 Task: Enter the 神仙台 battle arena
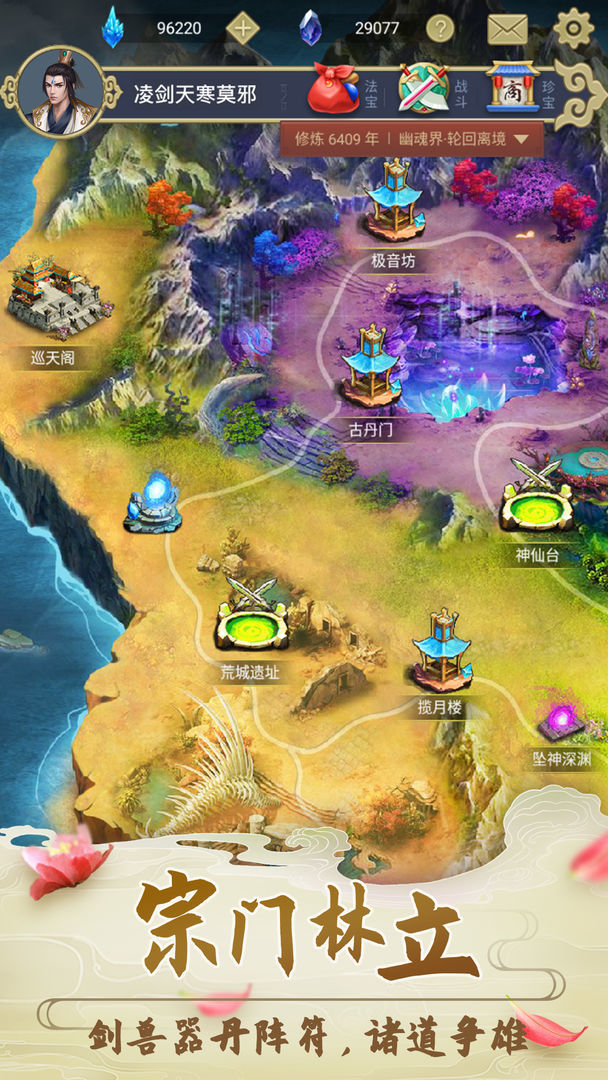pyautogui.click(x=537, y=498)
